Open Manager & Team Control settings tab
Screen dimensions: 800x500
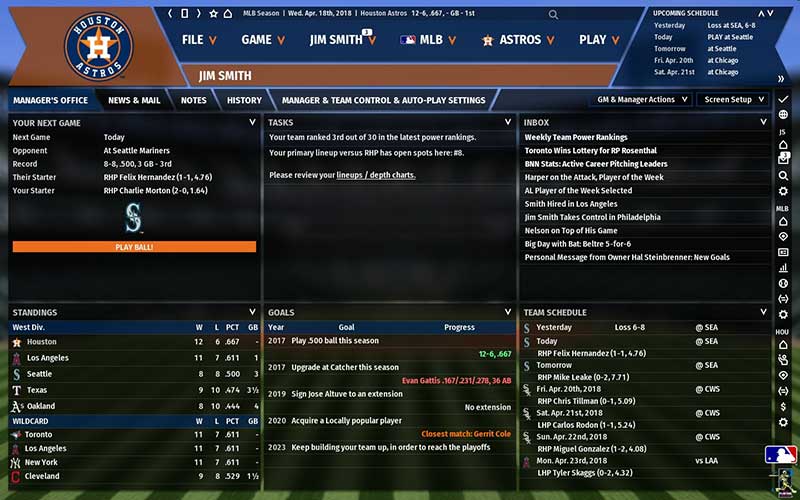[x=383, y=100]
